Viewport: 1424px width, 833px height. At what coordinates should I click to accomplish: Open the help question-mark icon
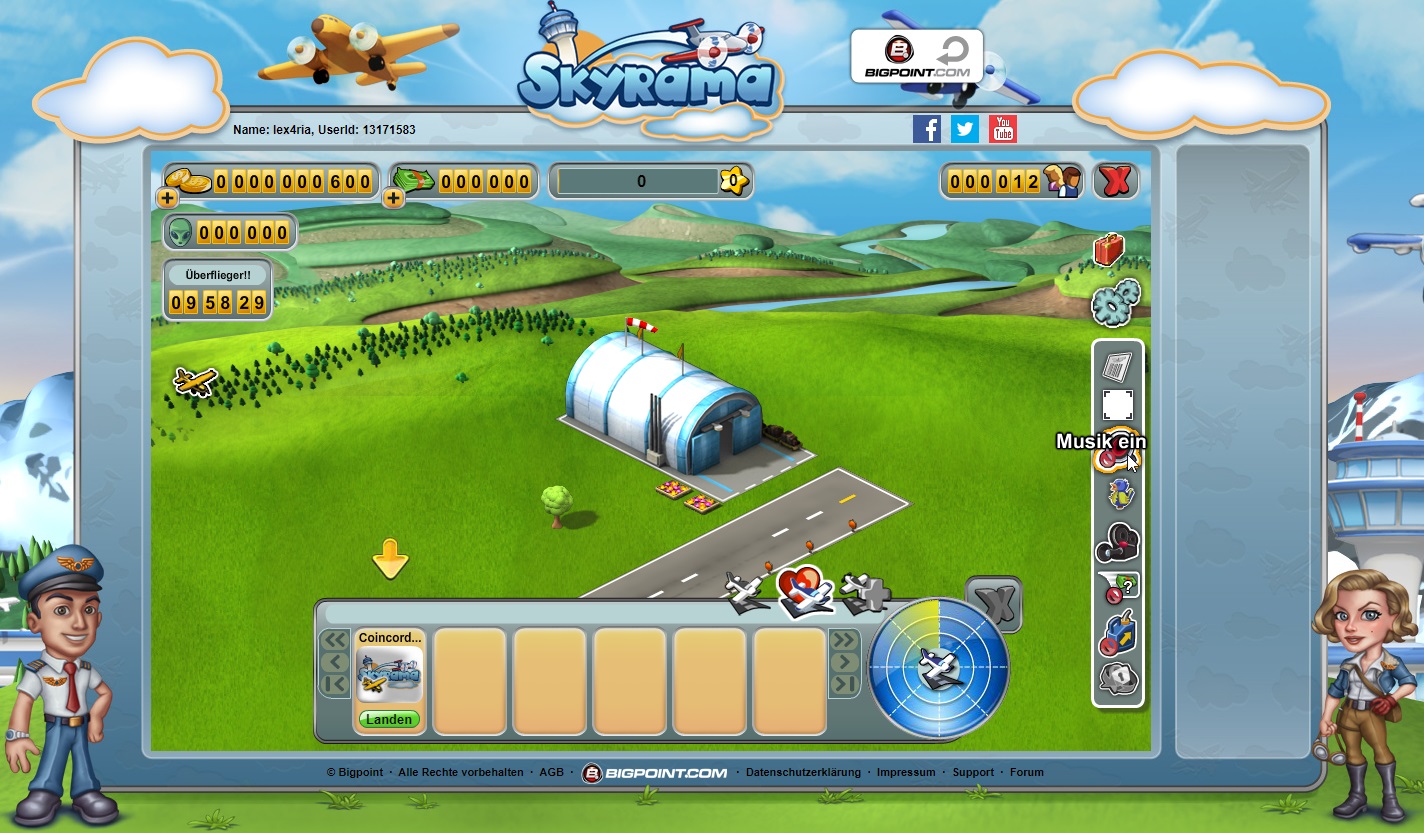(x=1122, y=587)
